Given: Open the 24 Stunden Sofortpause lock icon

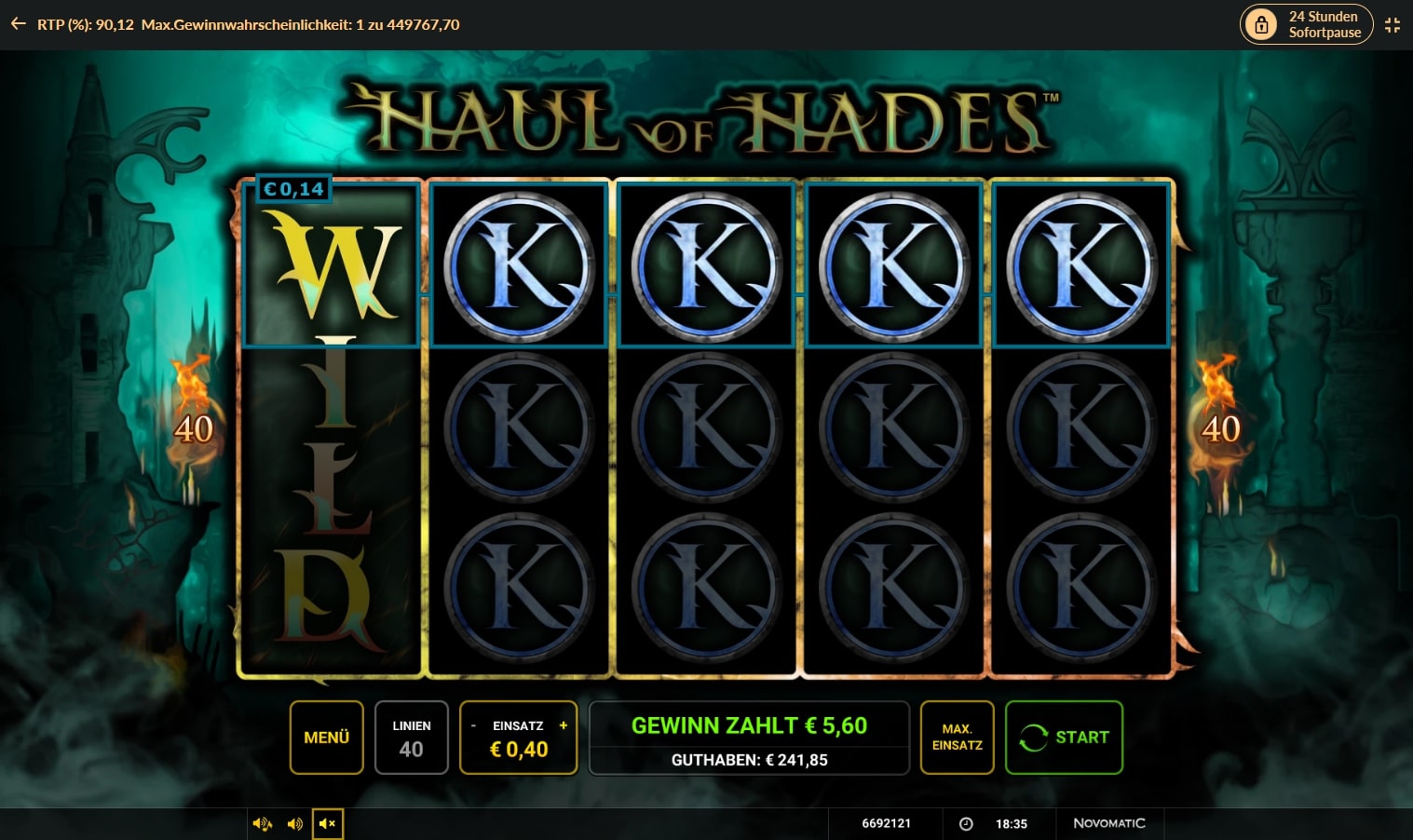Looking at the screenshot, I should tap(1262, 24).
